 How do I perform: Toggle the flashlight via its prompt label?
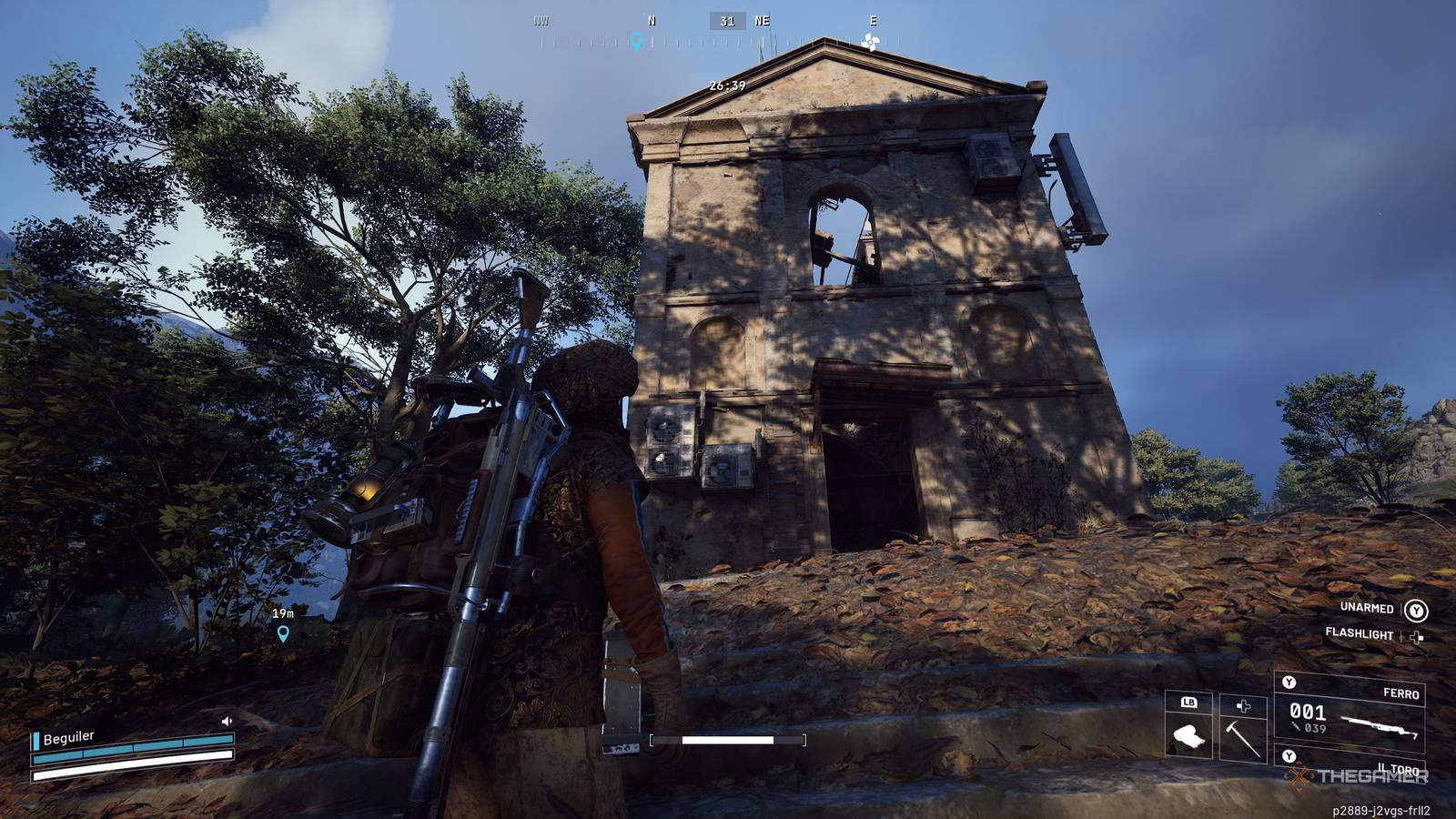click(1360, 634)
